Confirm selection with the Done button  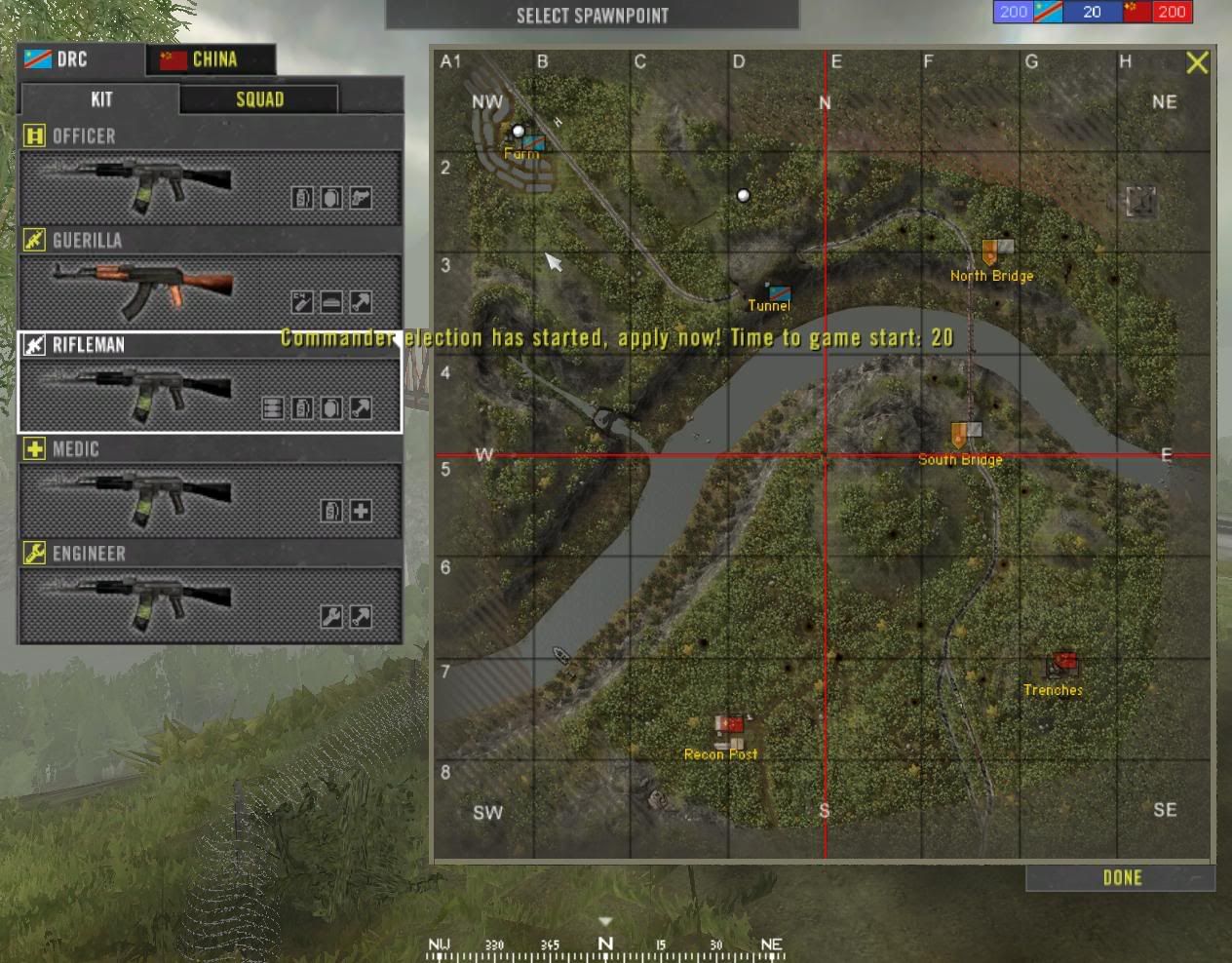[x=1121, y=878]
